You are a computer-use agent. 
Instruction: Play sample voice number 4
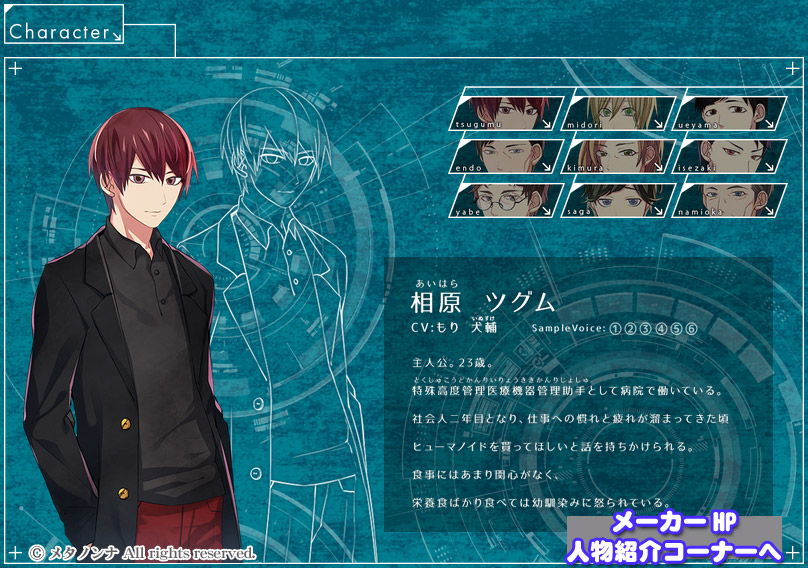(x=661, y=329)
